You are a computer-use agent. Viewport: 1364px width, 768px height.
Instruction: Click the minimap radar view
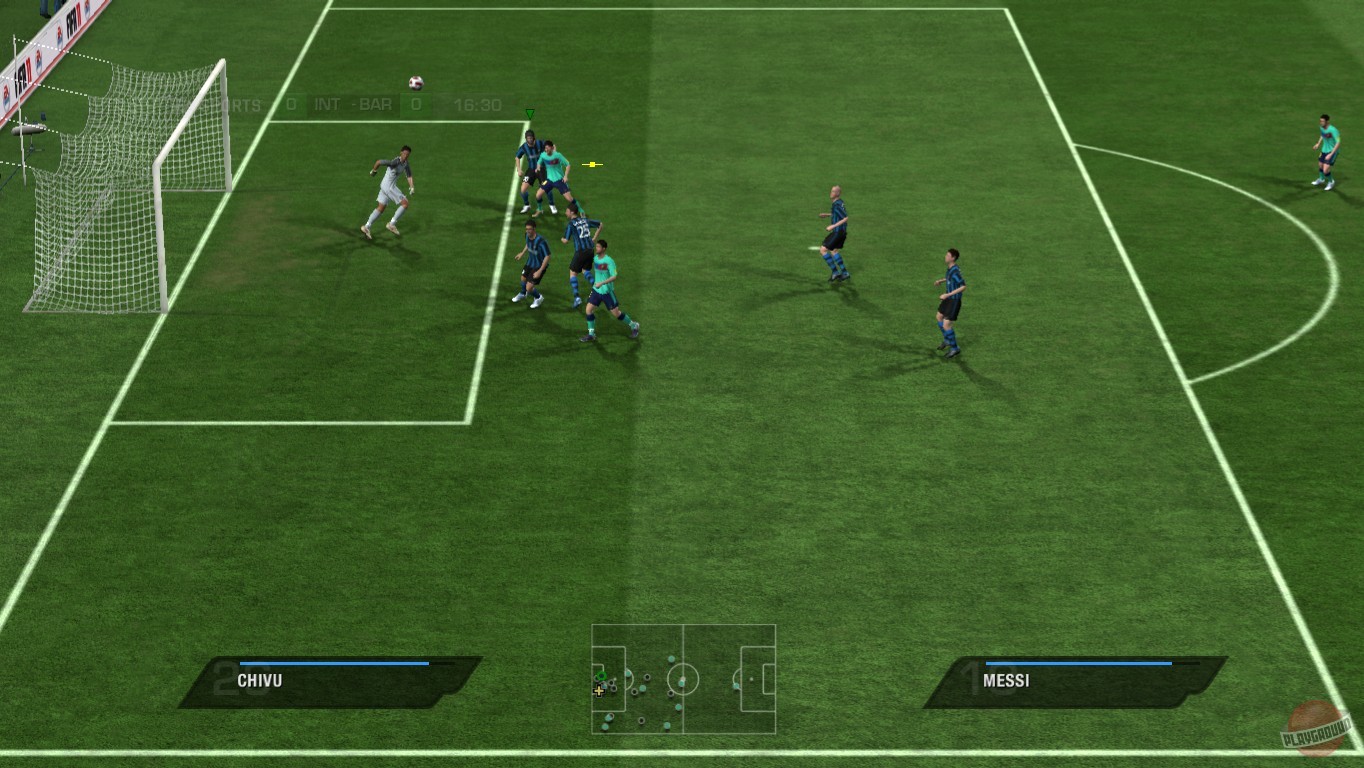(x=685, y=680)
